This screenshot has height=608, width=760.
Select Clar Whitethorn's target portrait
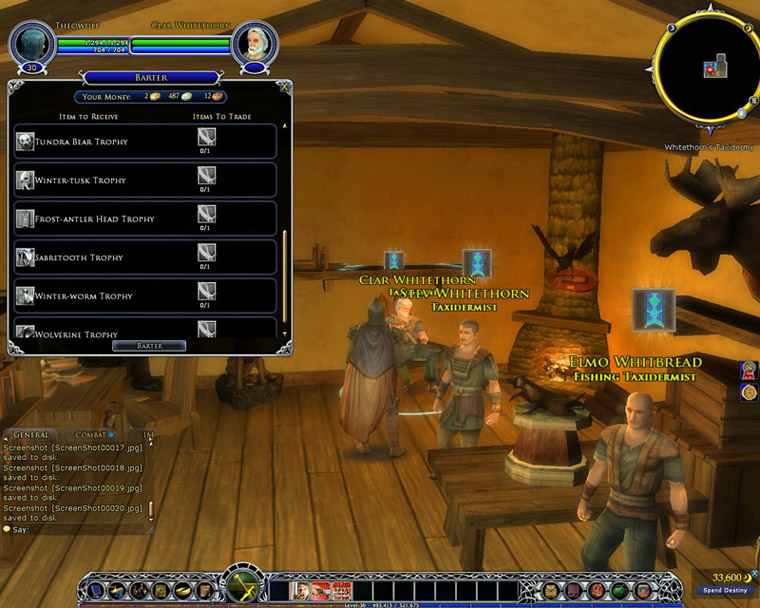pos(255,43)
